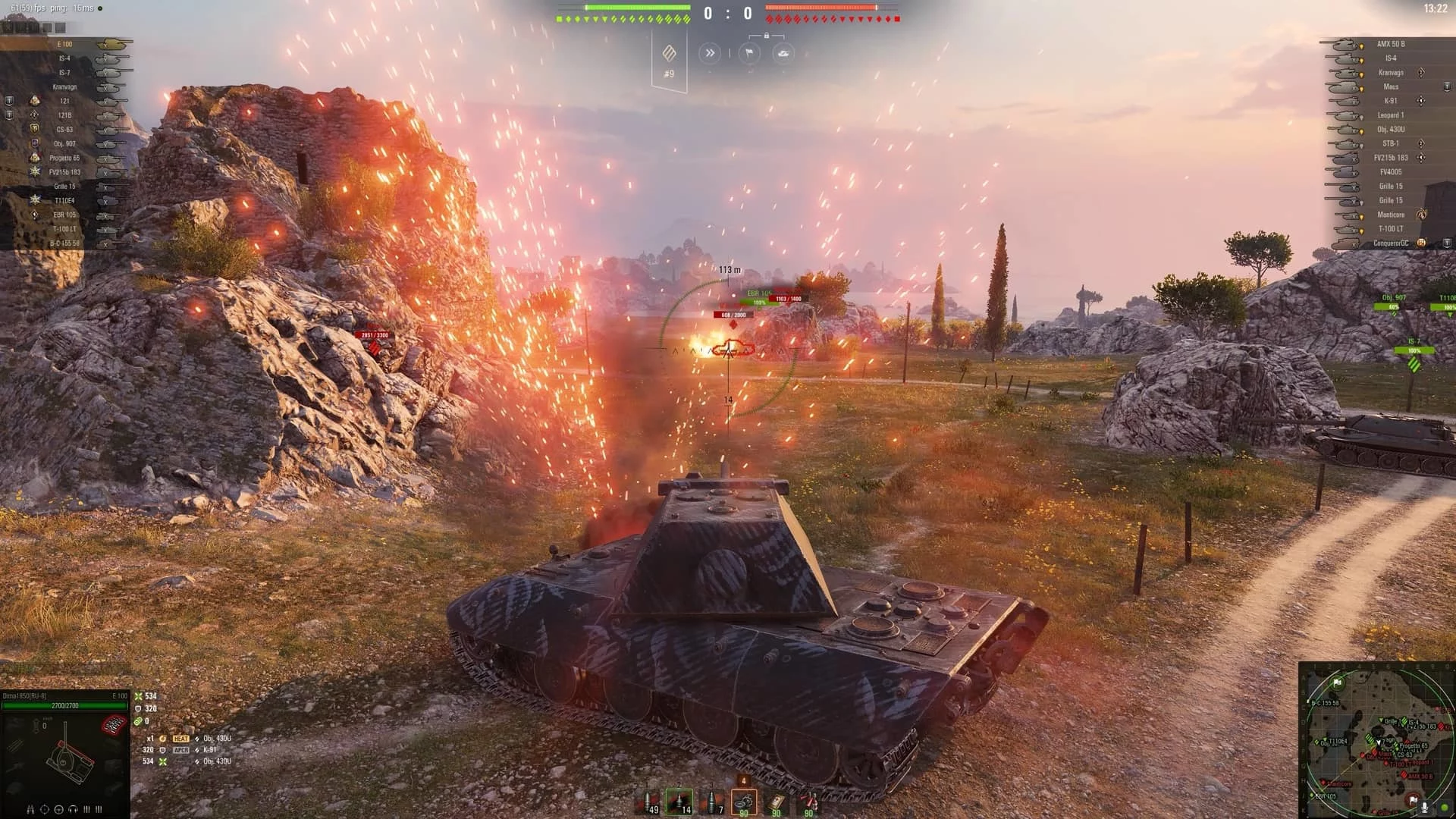
Task: Use the fire extinguisher consumable
Action: (x=808, y=802)
